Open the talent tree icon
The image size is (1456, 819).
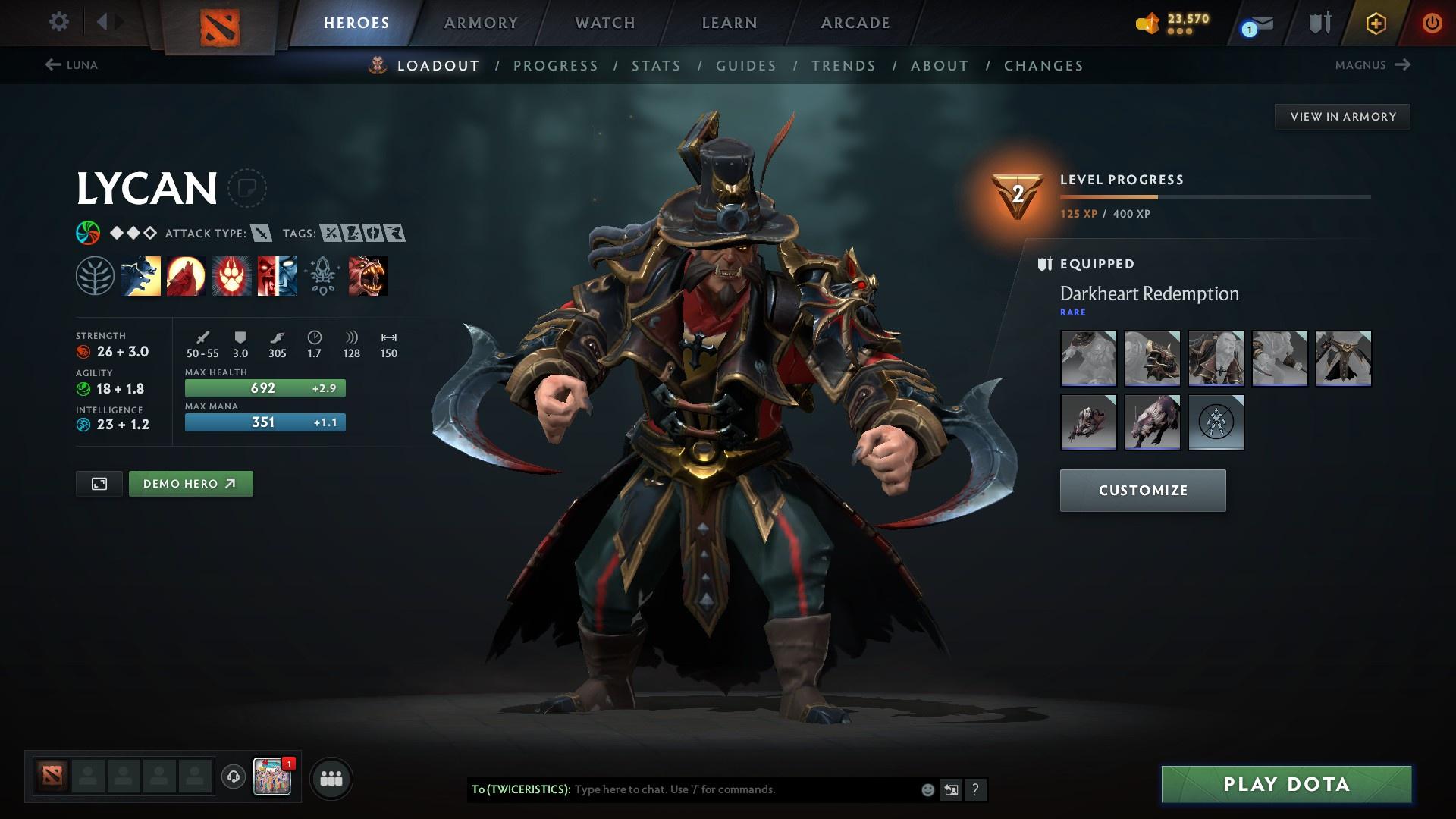[x=94, y=275]
